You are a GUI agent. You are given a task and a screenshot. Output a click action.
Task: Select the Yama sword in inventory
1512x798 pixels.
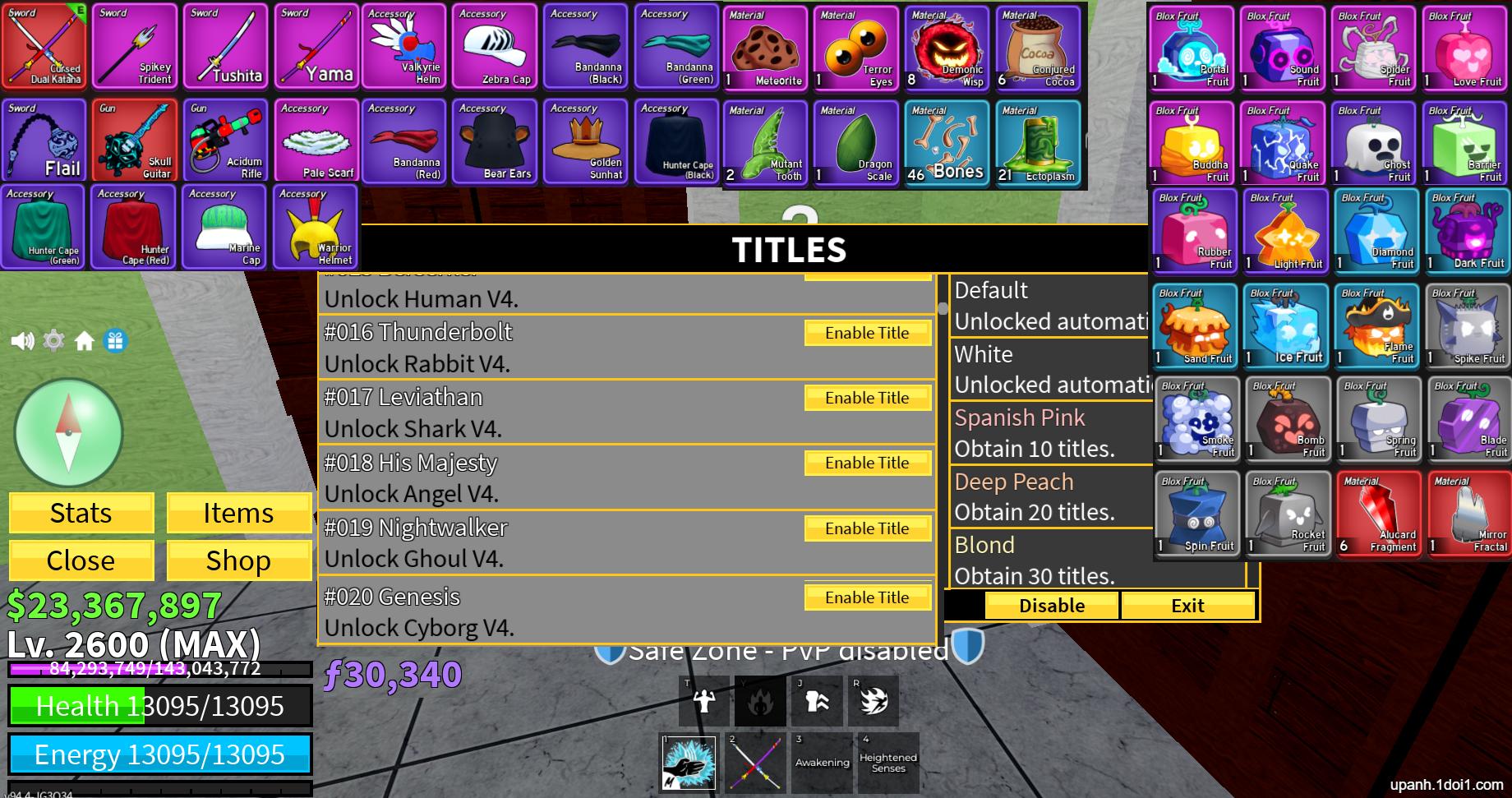(316, 45)
